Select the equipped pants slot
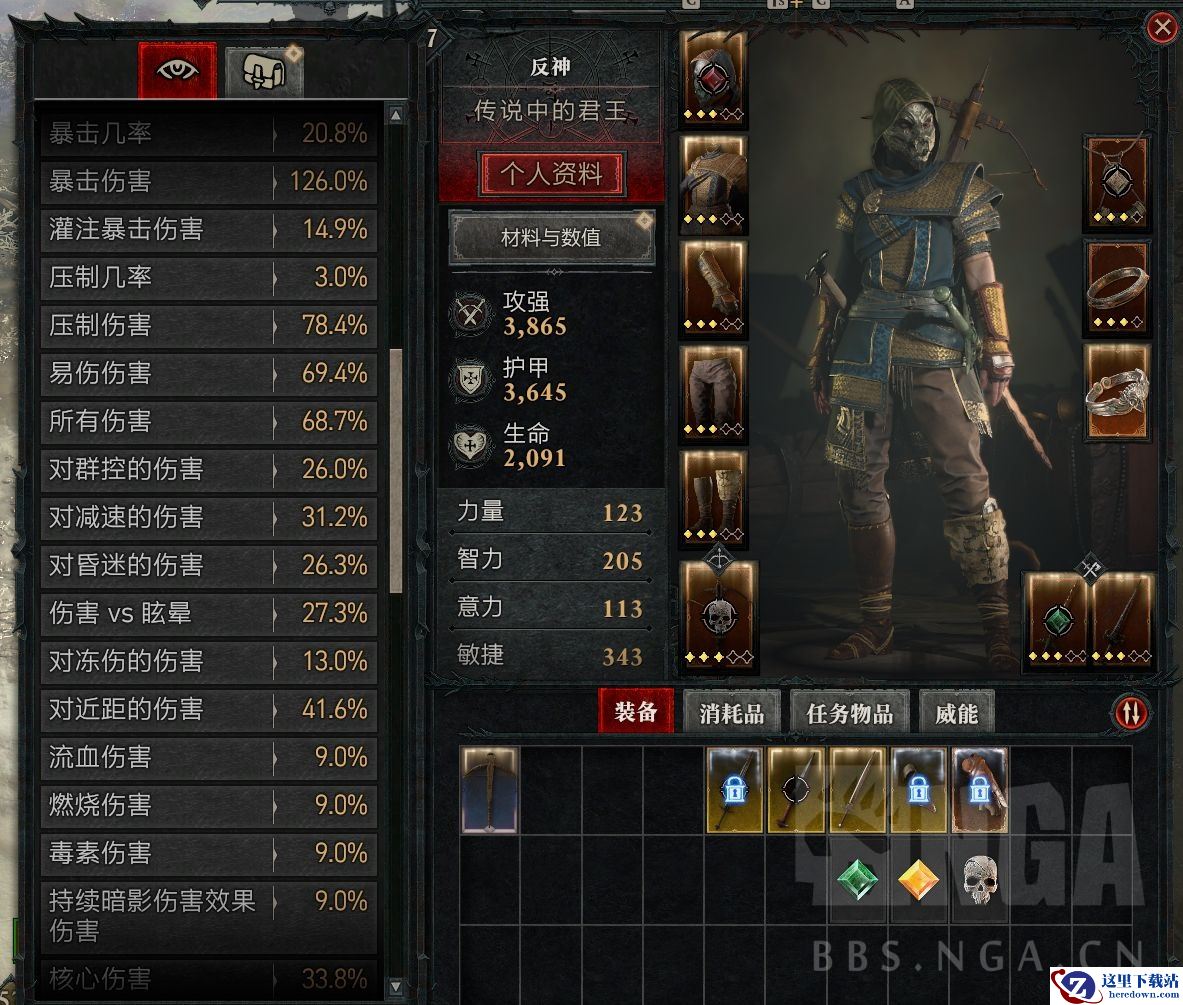 pyautogui.click(x=713, y=391)
